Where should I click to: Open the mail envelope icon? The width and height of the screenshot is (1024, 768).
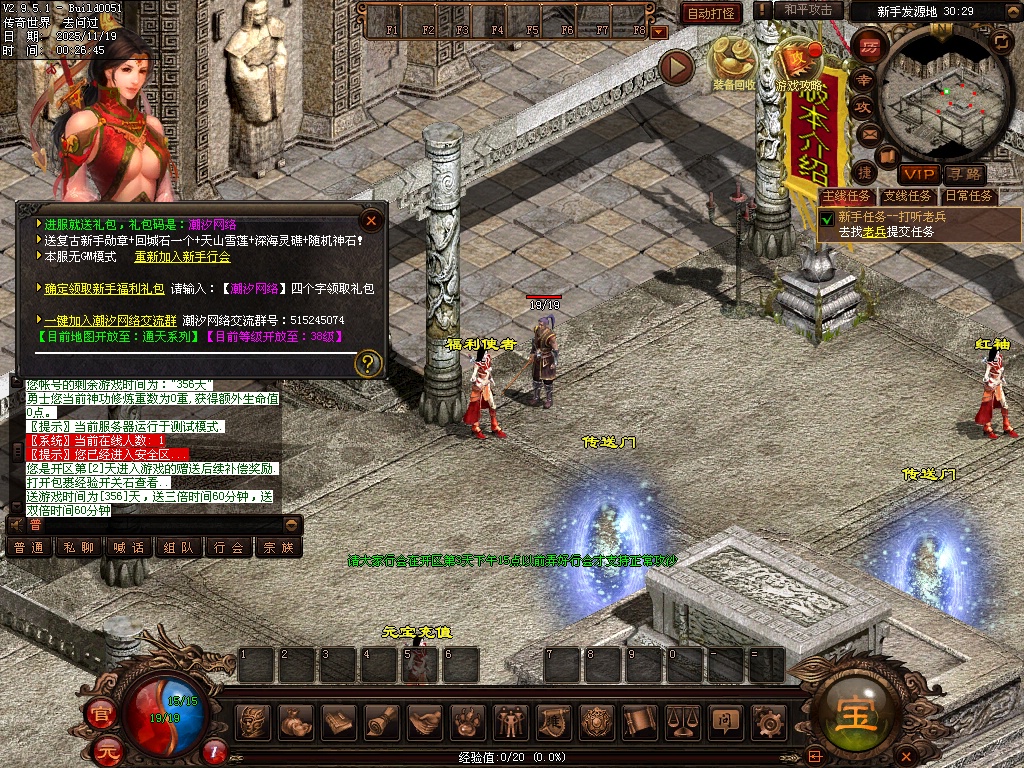click(x=868, y=133)
